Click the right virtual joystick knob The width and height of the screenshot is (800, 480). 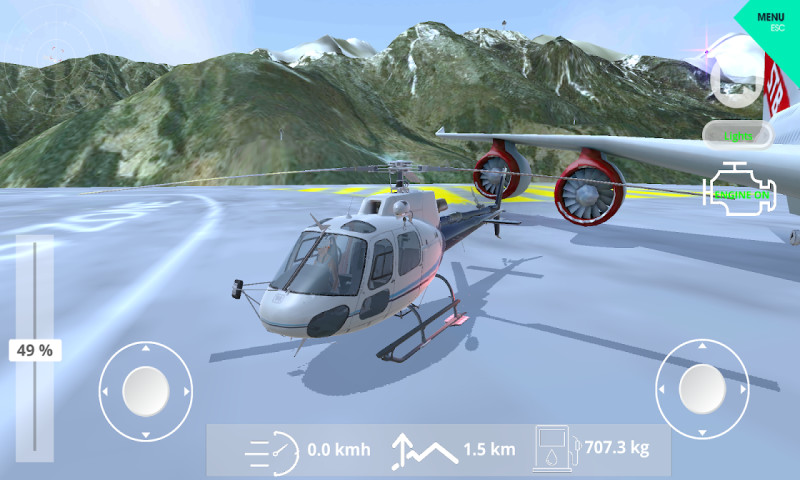tap(702, 389)
